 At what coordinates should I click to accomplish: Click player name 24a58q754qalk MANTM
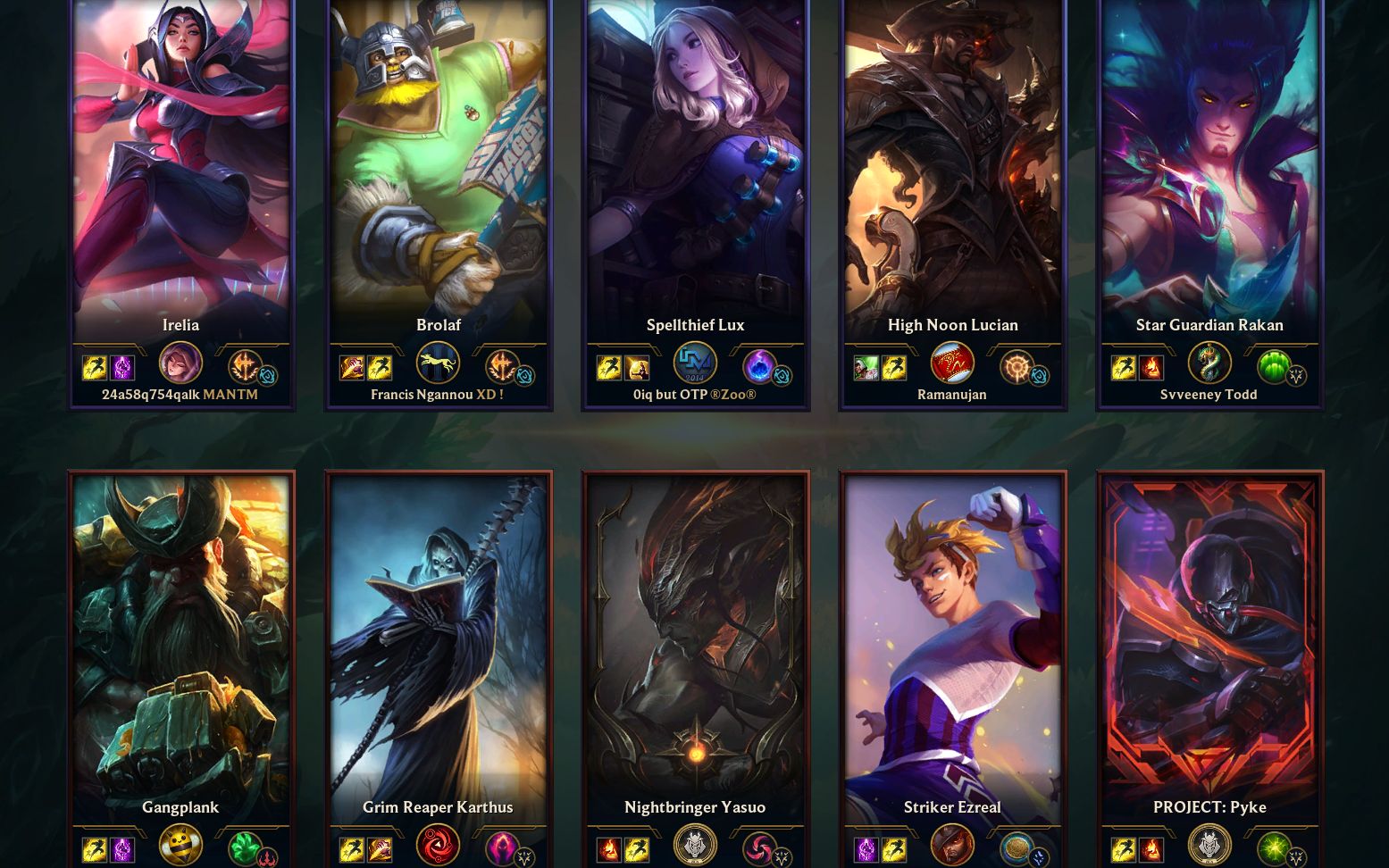pos(180,395)
